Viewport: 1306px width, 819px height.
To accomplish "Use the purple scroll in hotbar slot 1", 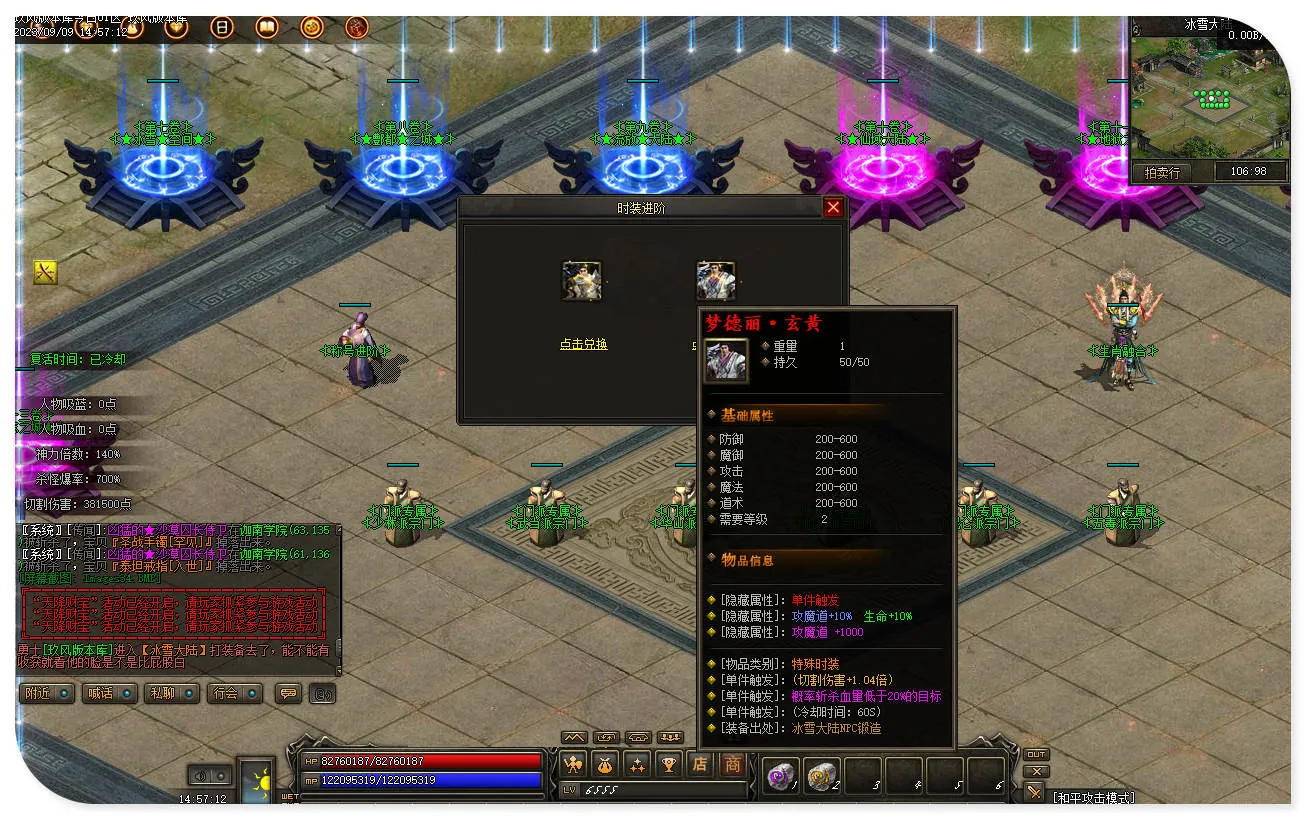I will coord(780,776).
